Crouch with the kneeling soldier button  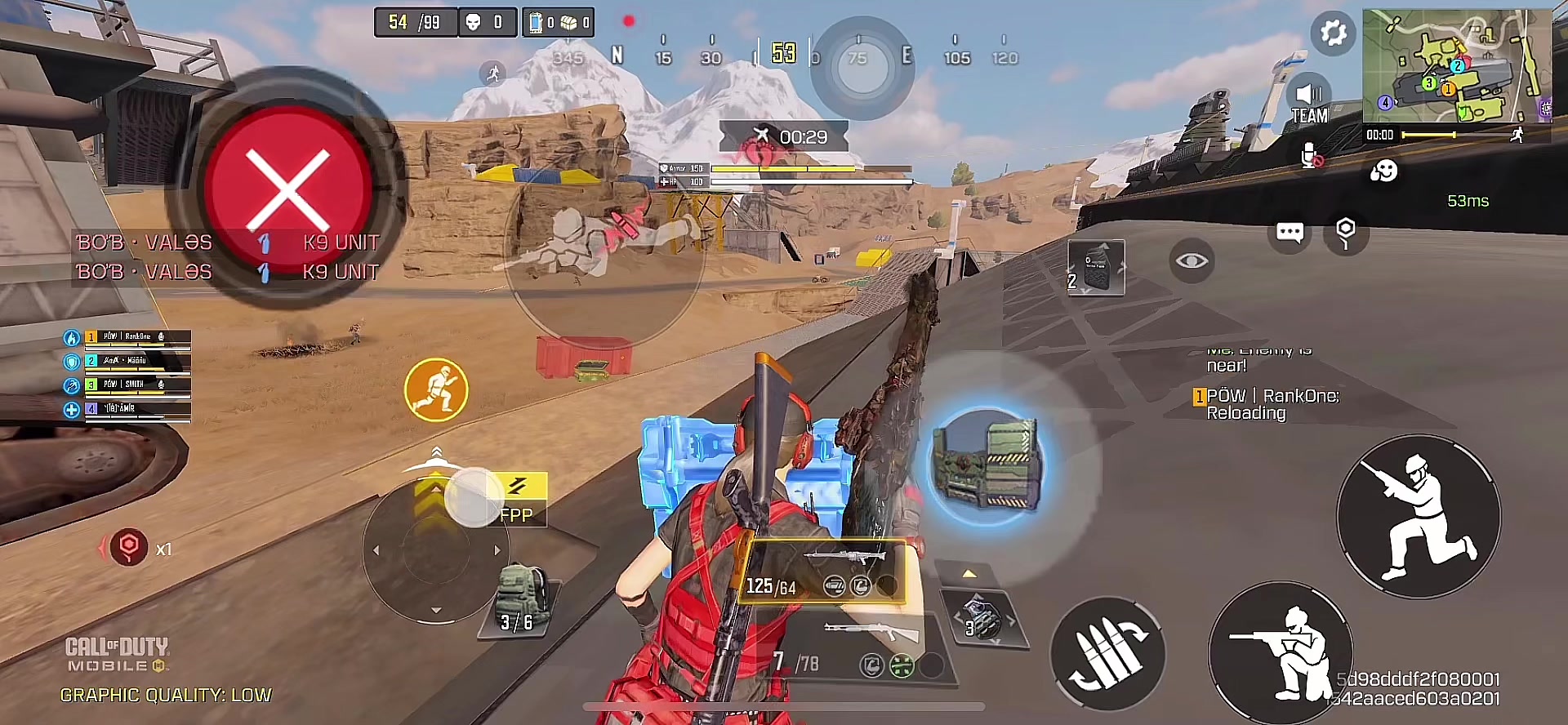(1419, 516)
